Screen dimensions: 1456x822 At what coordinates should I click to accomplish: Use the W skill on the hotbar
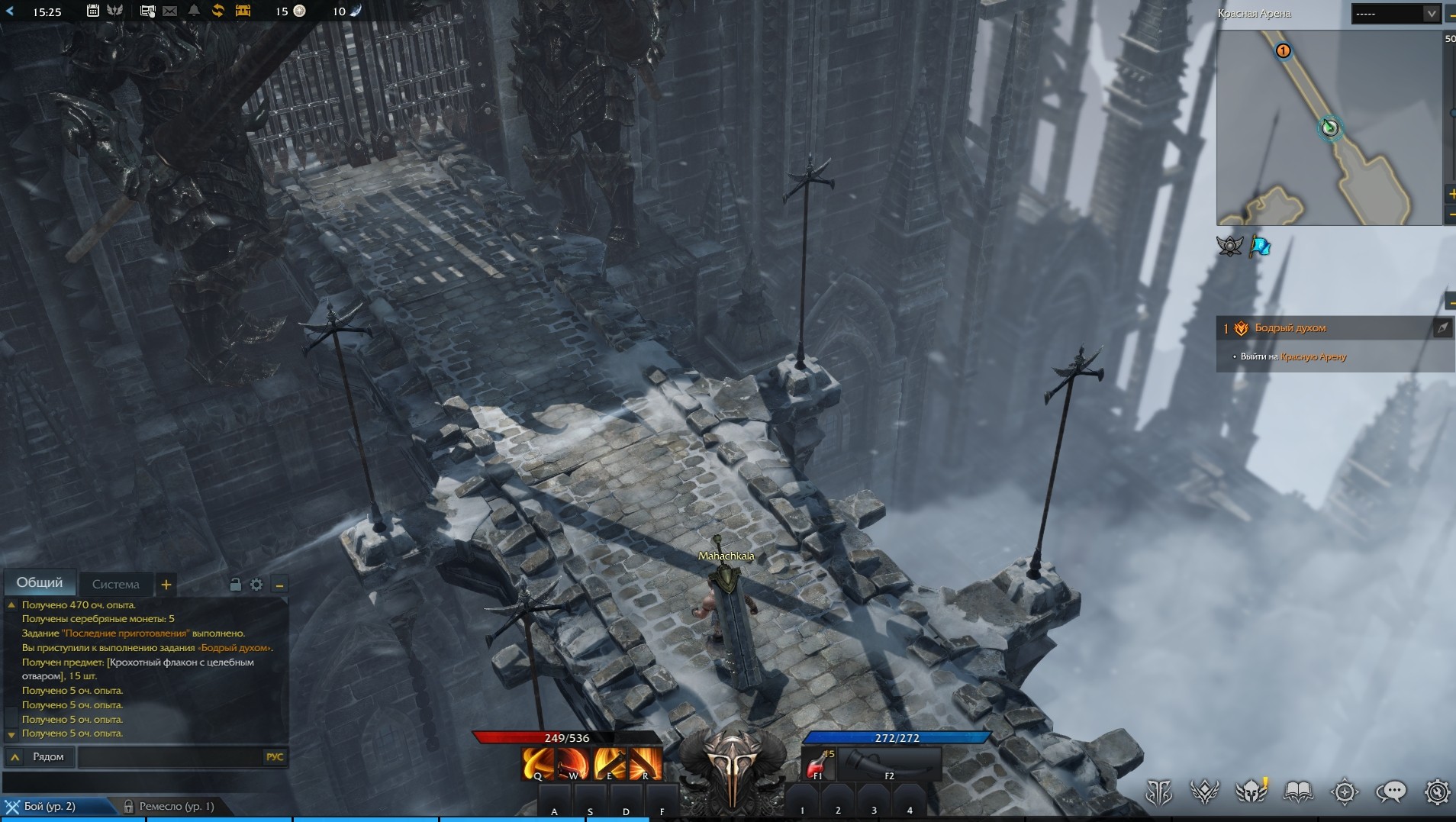[x=572, y=763]
